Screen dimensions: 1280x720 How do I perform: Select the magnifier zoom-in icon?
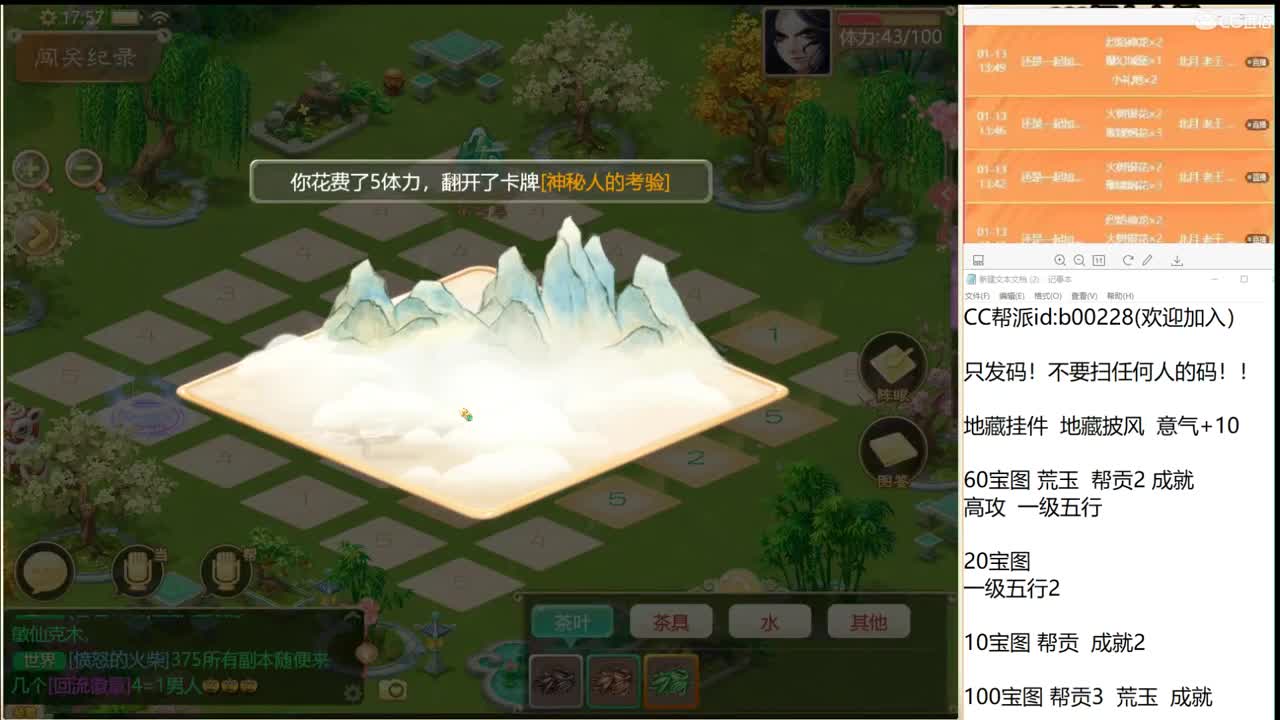click(30, 167)
